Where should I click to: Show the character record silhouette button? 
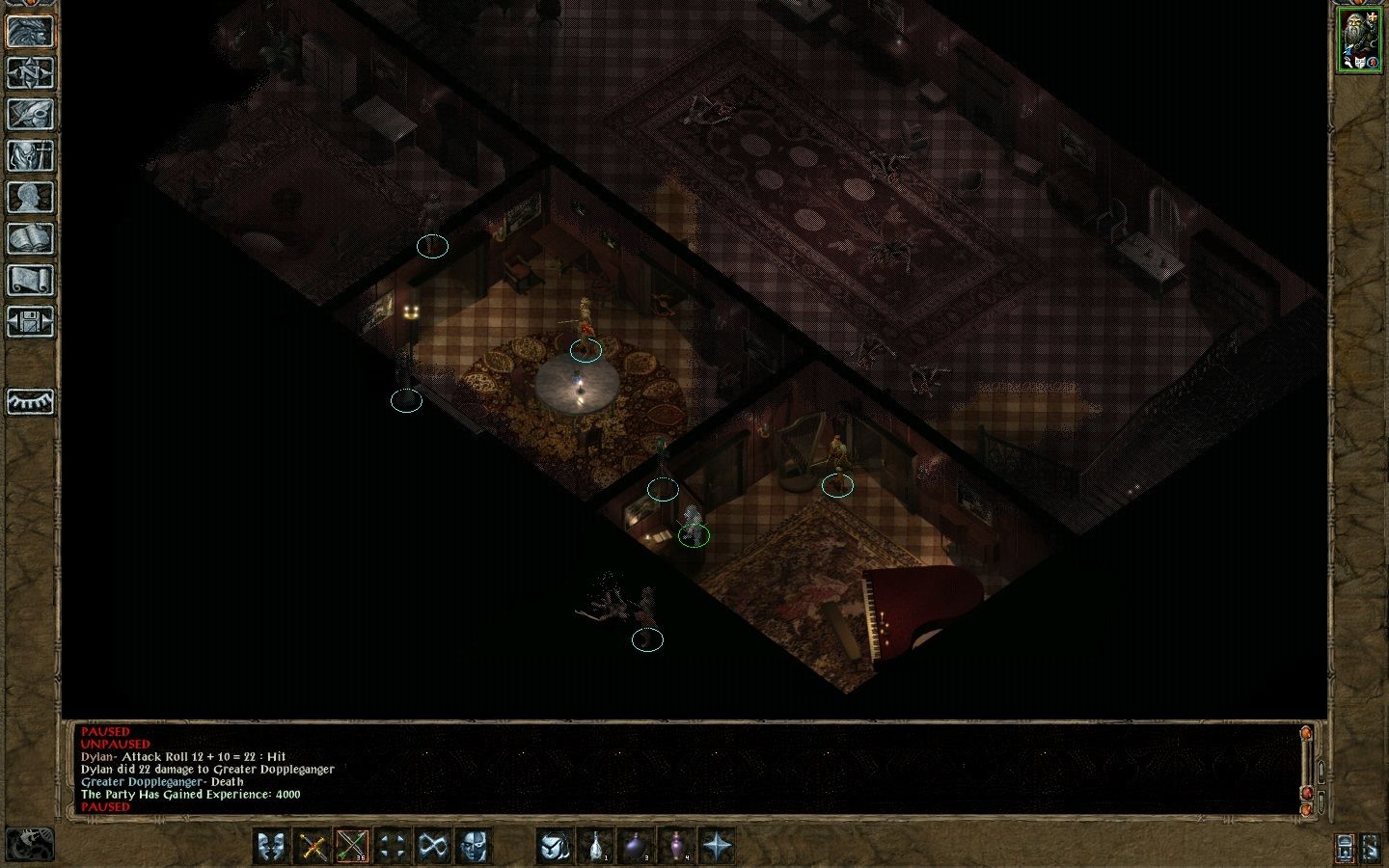click(30, 198)
